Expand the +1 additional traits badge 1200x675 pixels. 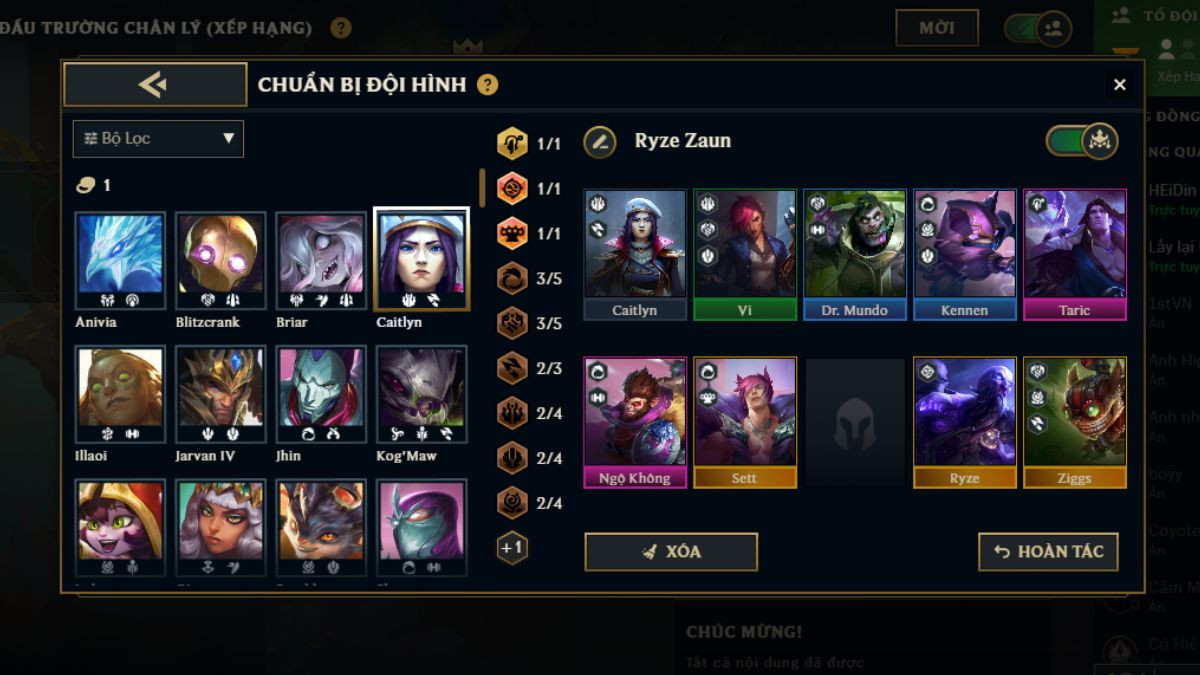pyautogui.click(x=512, y=548)
